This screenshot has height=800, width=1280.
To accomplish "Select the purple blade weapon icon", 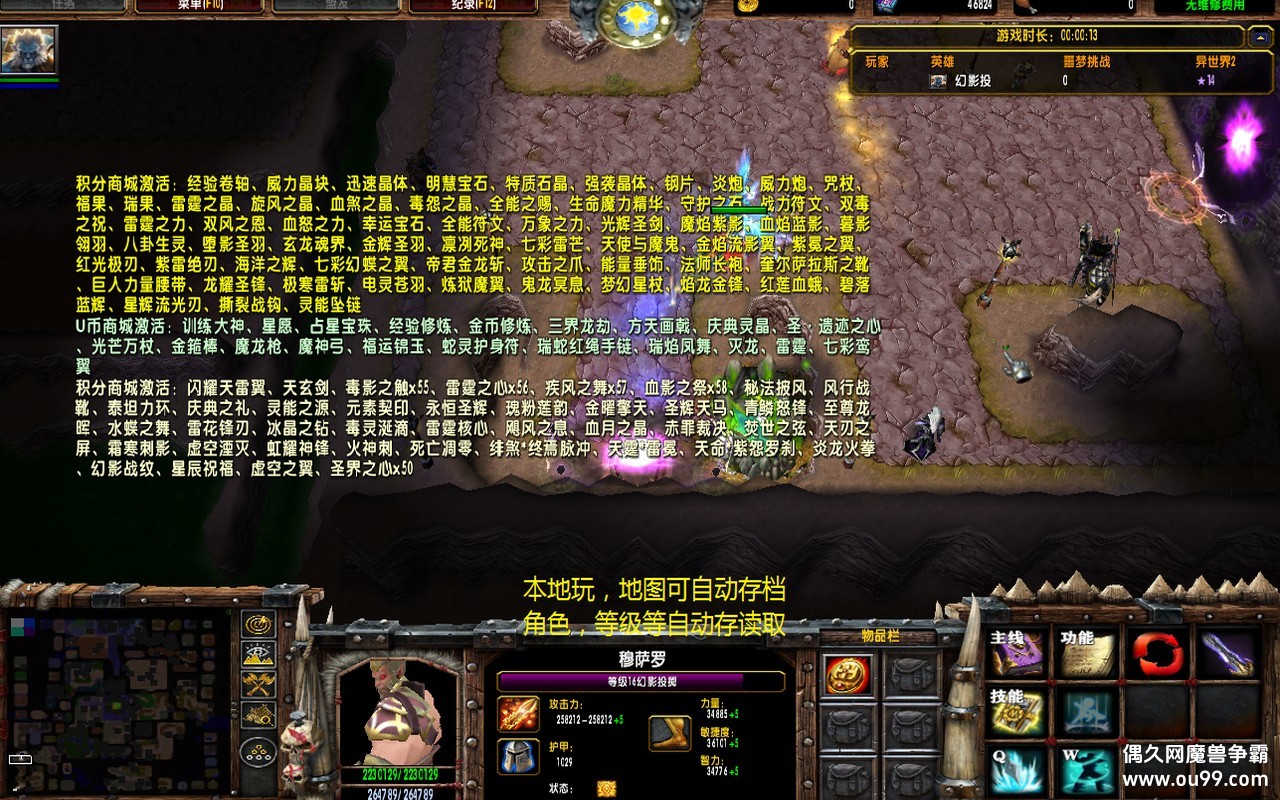I will [1228, 652].
